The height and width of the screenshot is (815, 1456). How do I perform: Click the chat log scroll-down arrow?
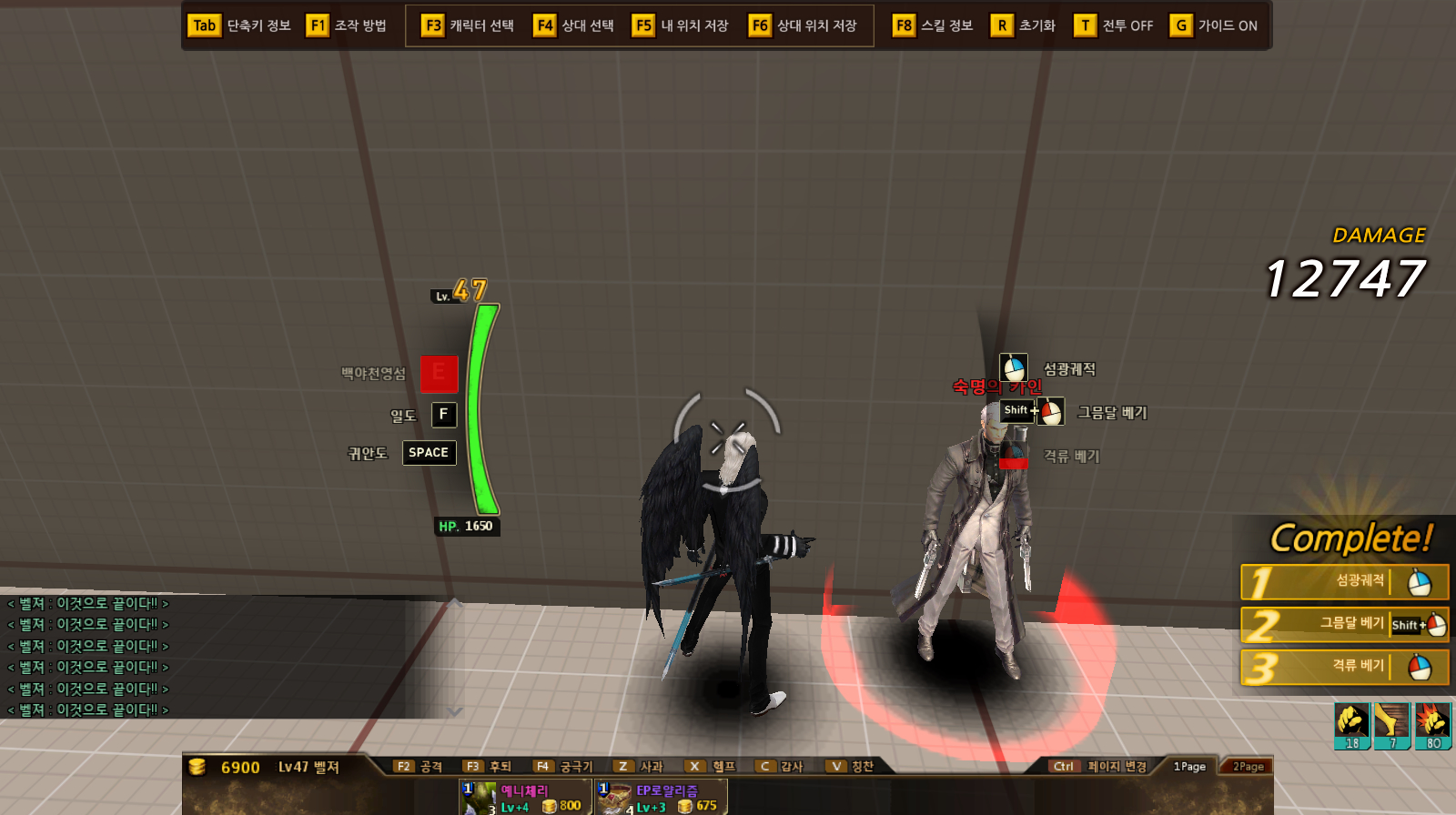455,711
